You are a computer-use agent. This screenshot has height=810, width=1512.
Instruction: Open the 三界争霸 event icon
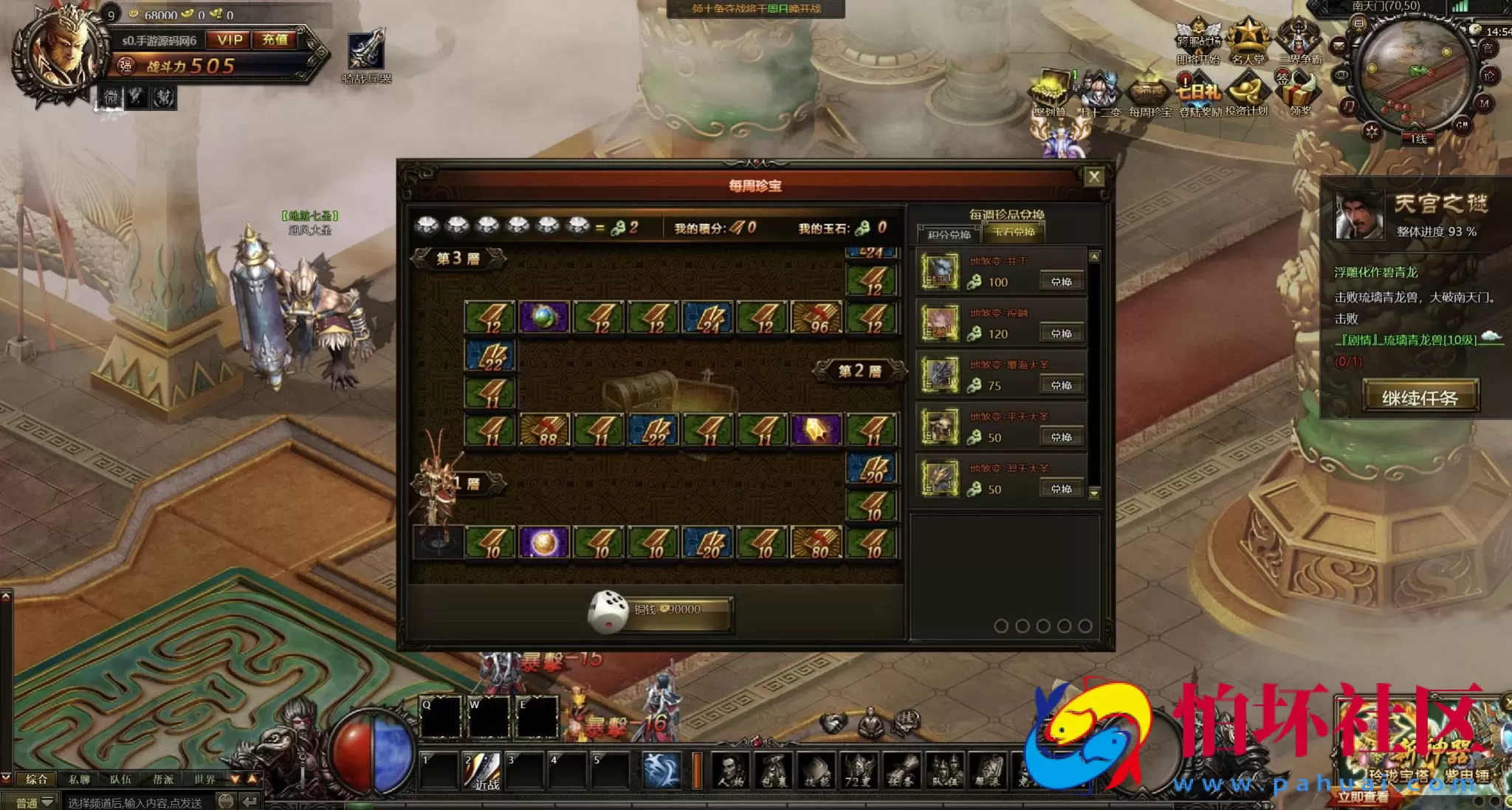coord(1299,41)
